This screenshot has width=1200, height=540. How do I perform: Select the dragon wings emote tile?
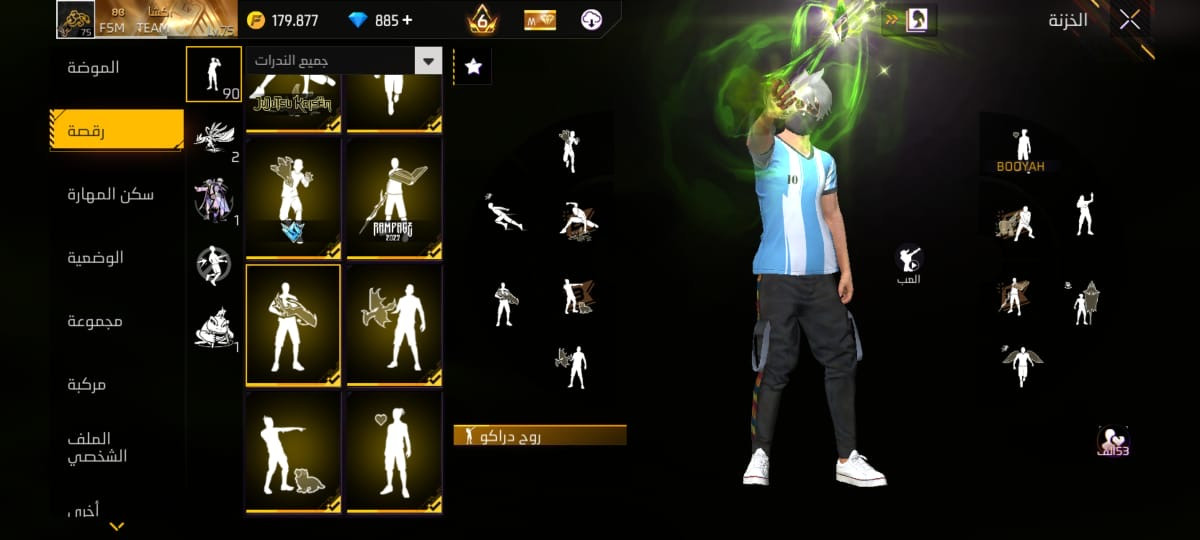coord(394,325)
